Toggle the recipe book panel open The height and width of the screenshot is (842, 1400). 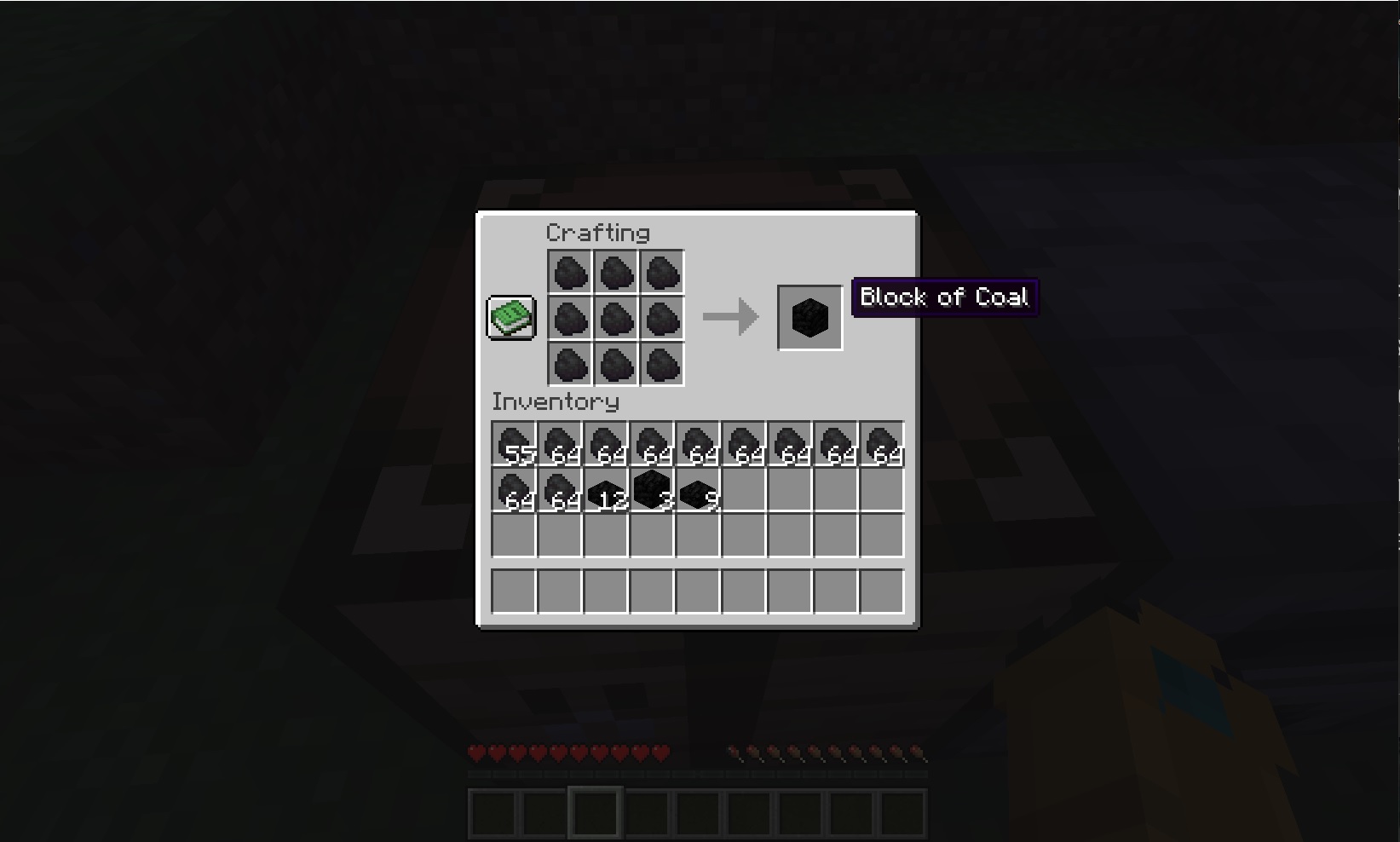(x=510, y=318)
